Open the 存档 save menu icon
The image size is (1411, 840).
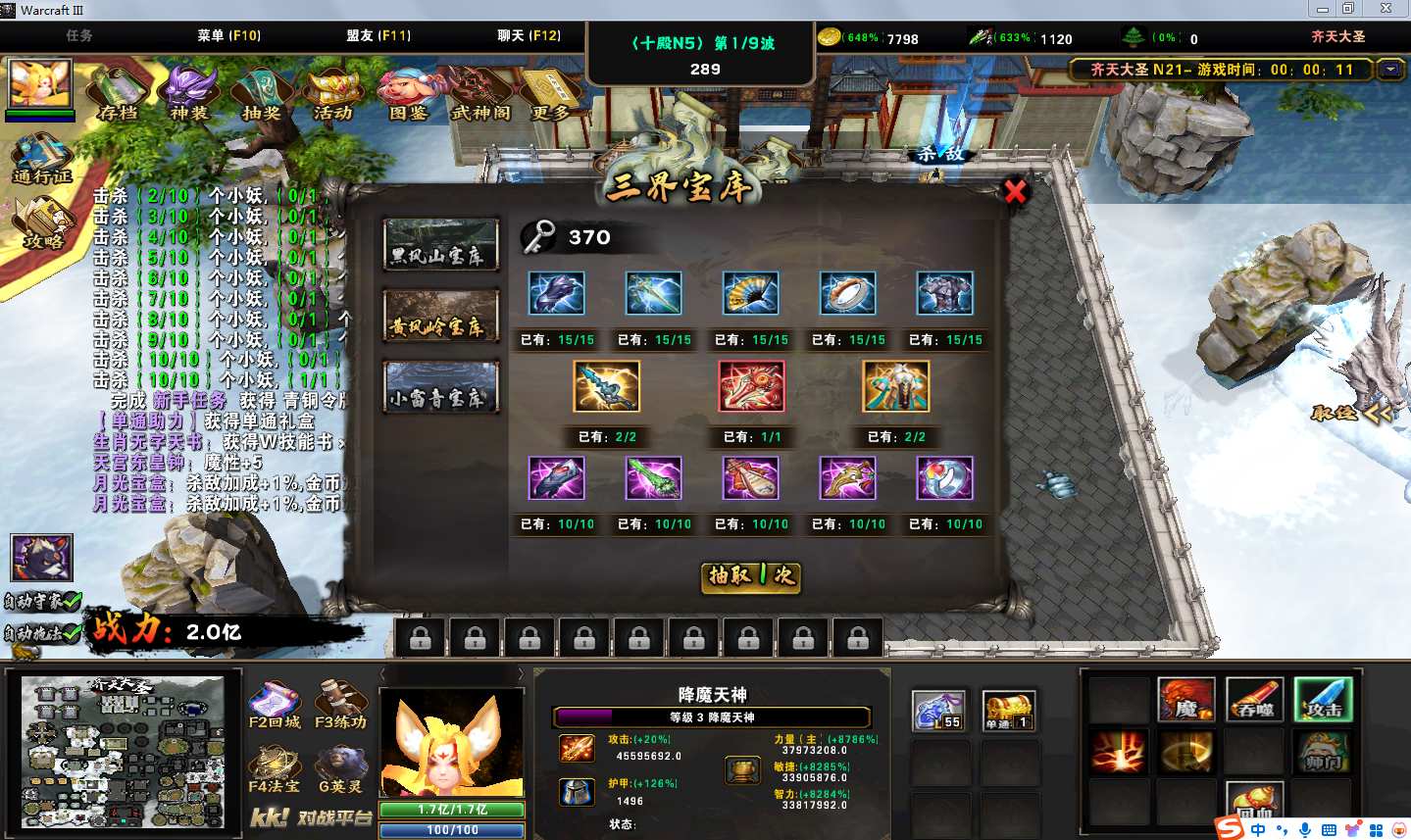point(118,92)
